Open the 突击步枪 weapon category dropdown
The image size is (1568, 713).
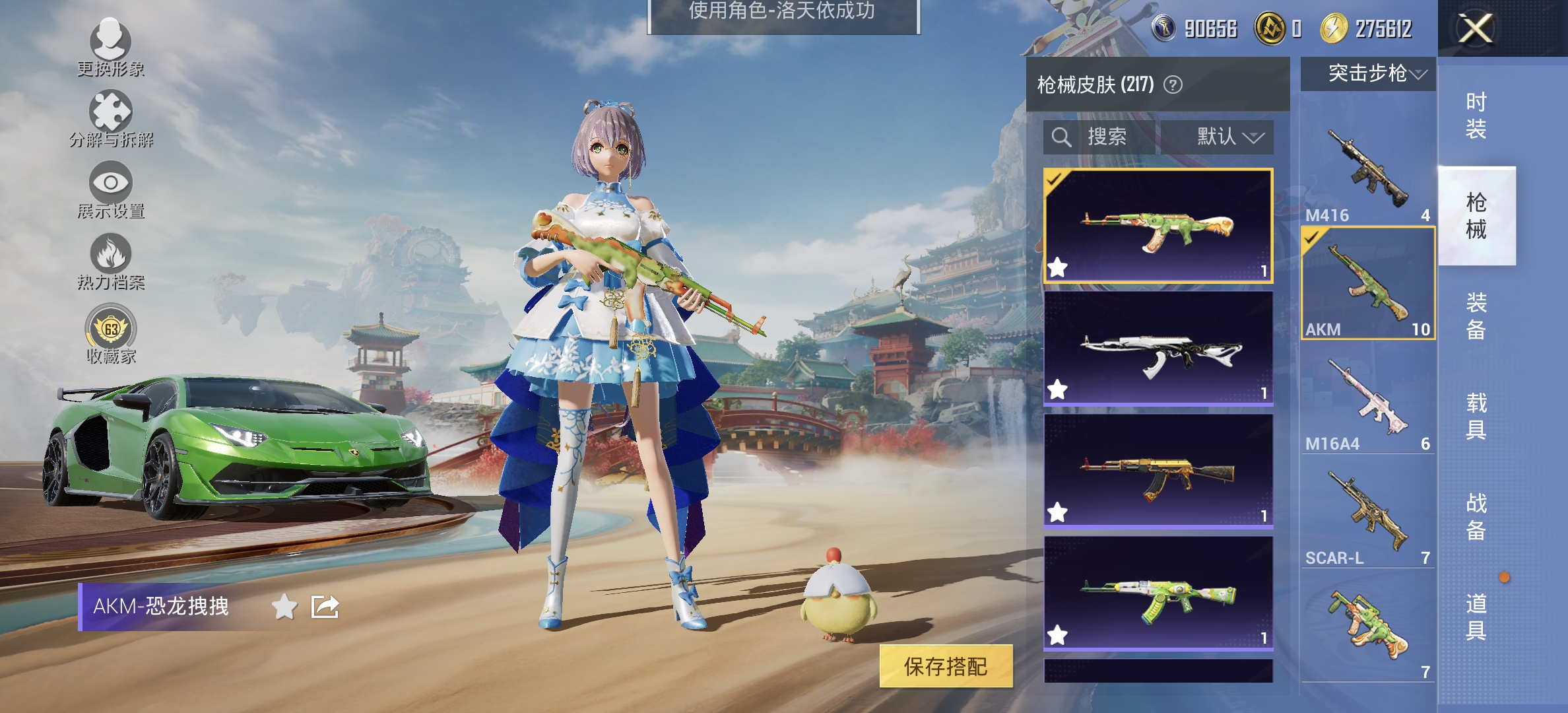pos(1367,75)
